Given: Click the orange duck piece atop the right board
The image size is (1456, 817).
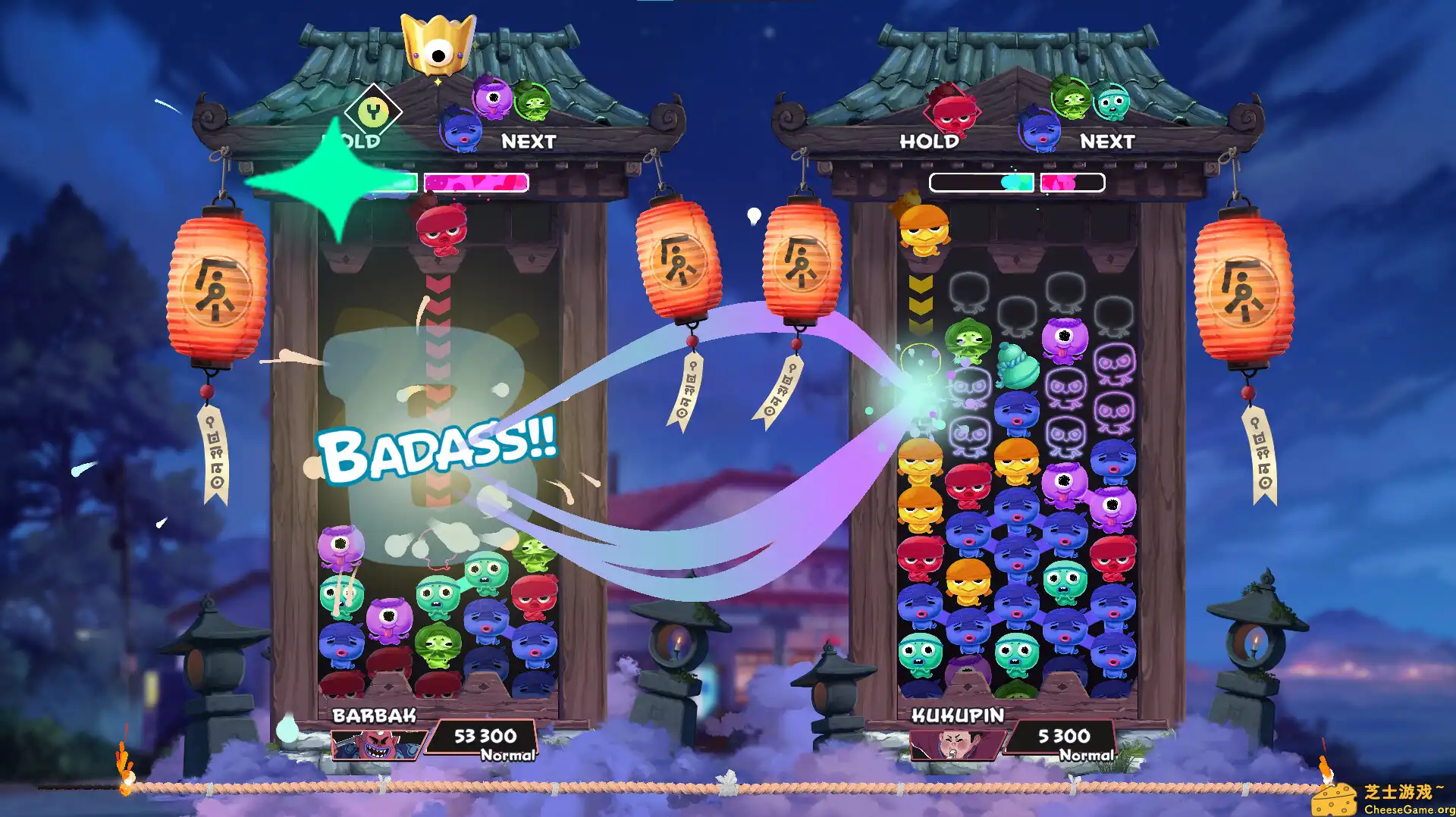Looking at the screenshot, I should coord(927,233).
